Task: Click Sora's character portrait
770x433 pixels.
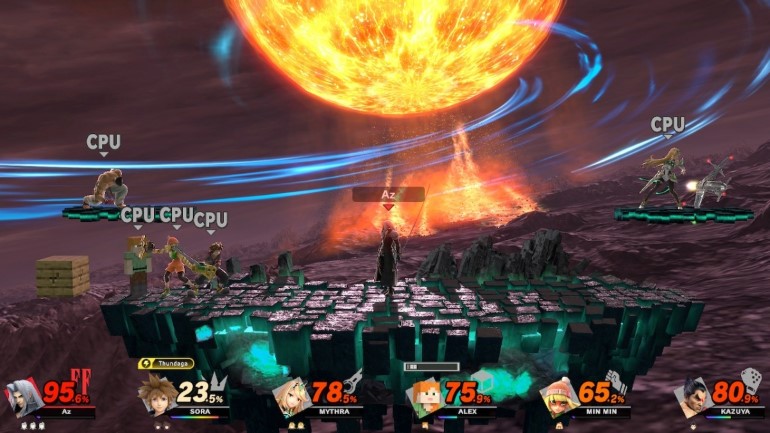Action: point(156,393)
